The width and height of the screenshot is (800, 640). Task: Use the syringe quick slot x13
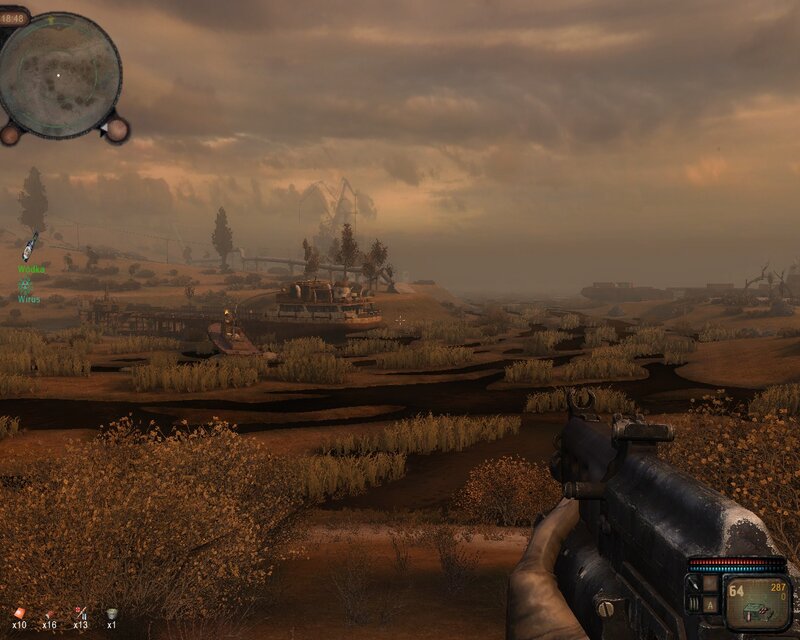coord(80,614)
